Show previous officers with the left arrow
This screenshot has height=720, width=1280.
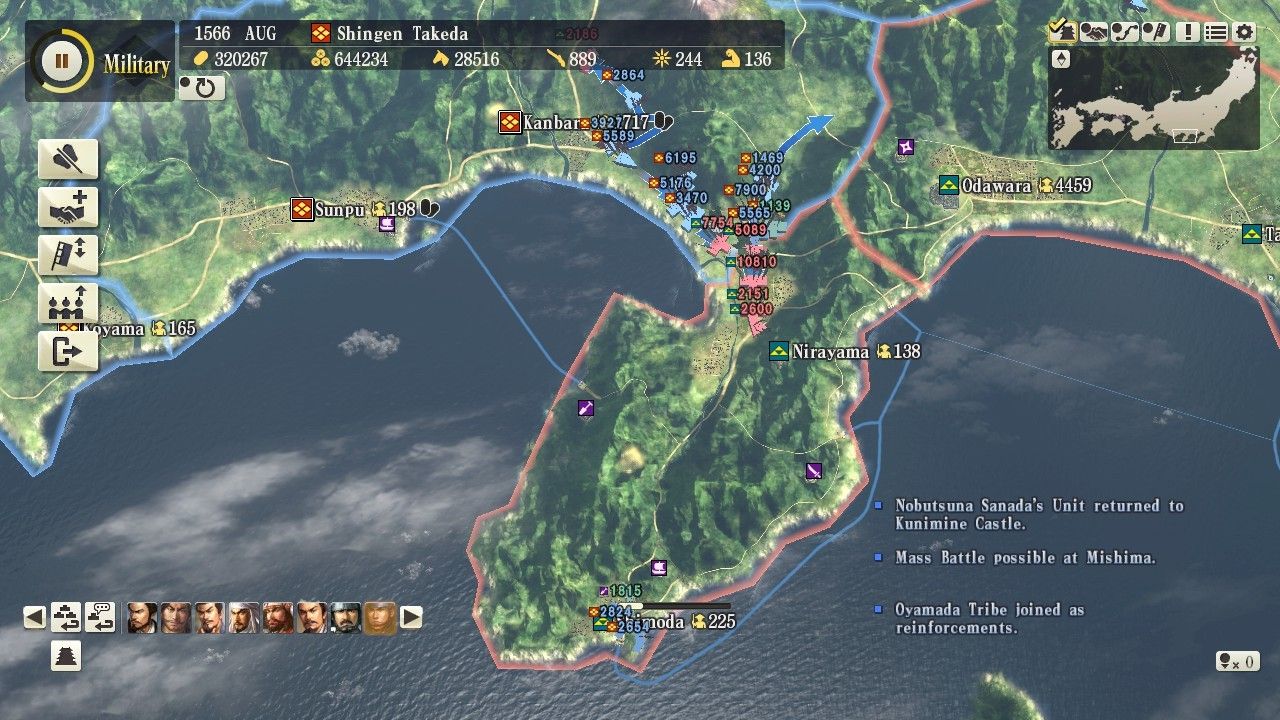35,617
